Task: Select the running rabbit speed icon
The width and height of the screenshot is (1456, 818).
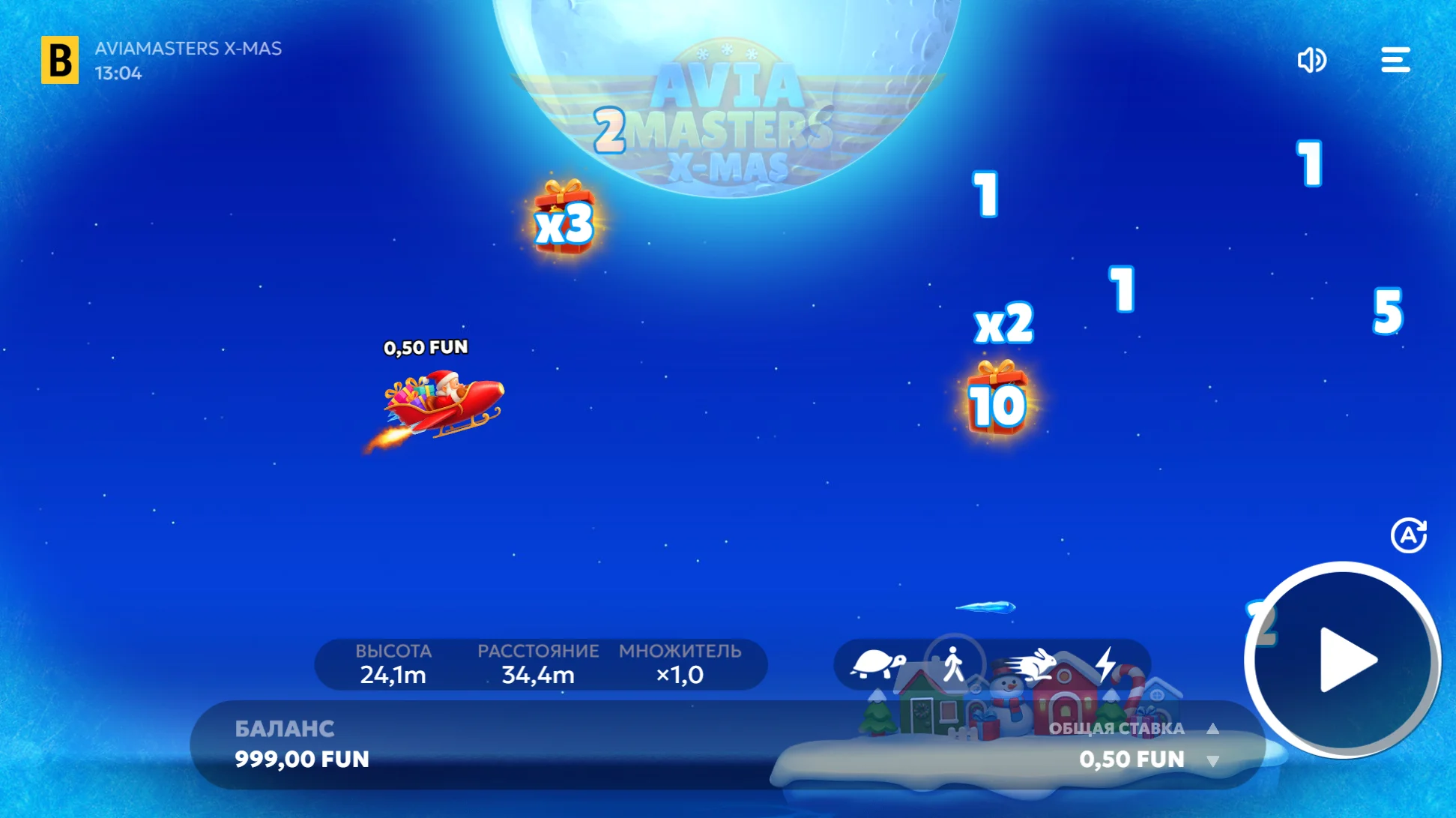Action: 1031,664
